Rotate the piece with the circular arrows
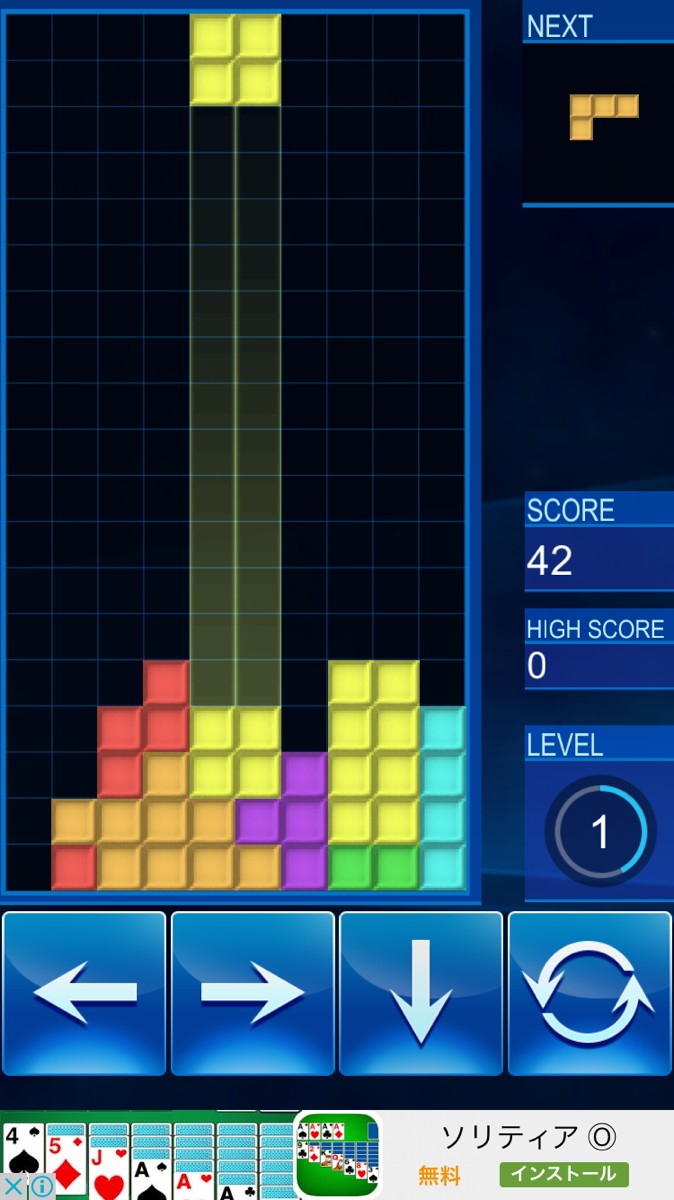The width and height of the screenshot is (674, 1200). click(x=589, y=993)
